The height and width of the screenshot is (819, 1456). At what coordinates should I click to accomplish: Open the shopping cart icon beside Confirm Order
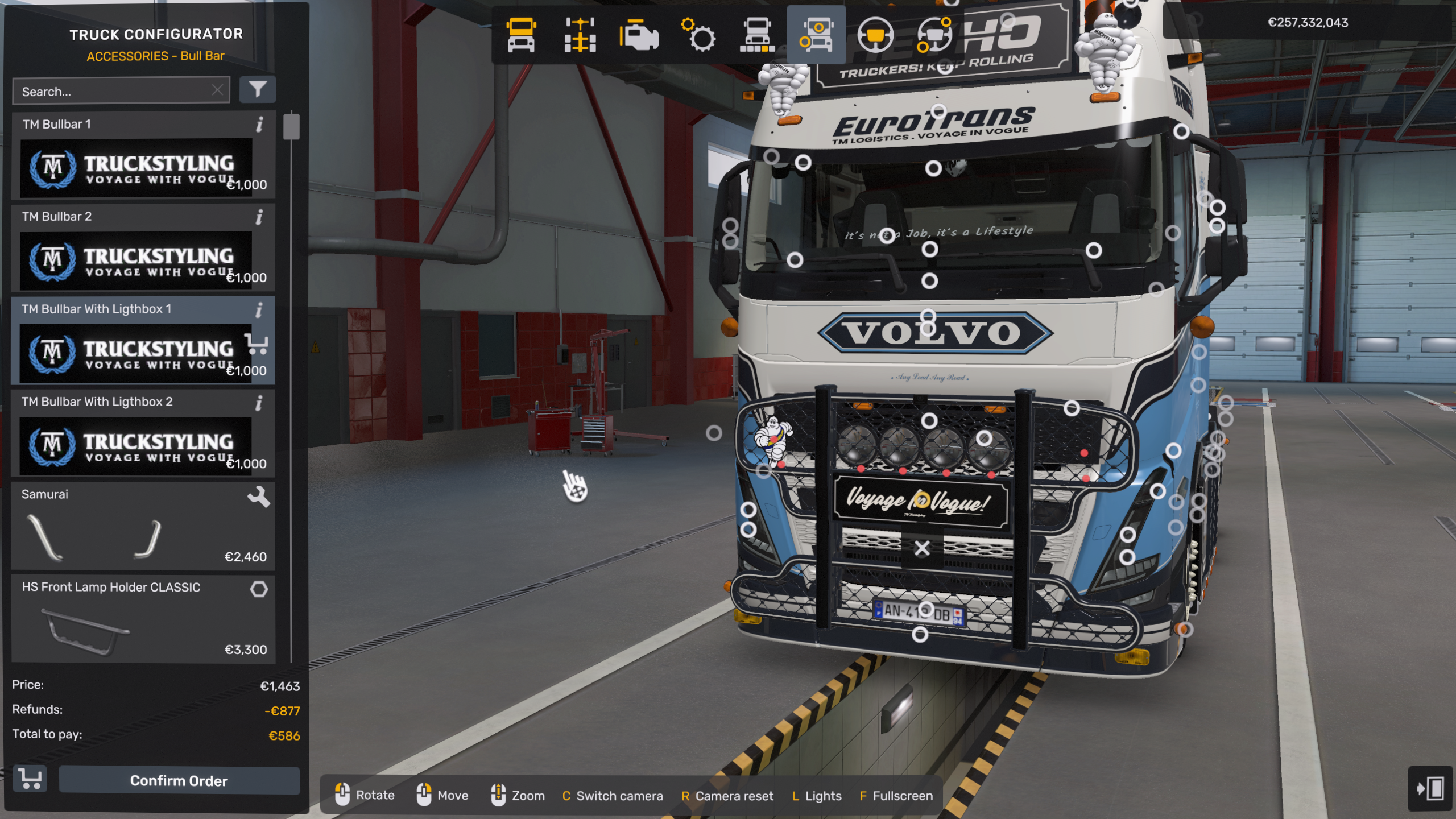pos(30,779)
